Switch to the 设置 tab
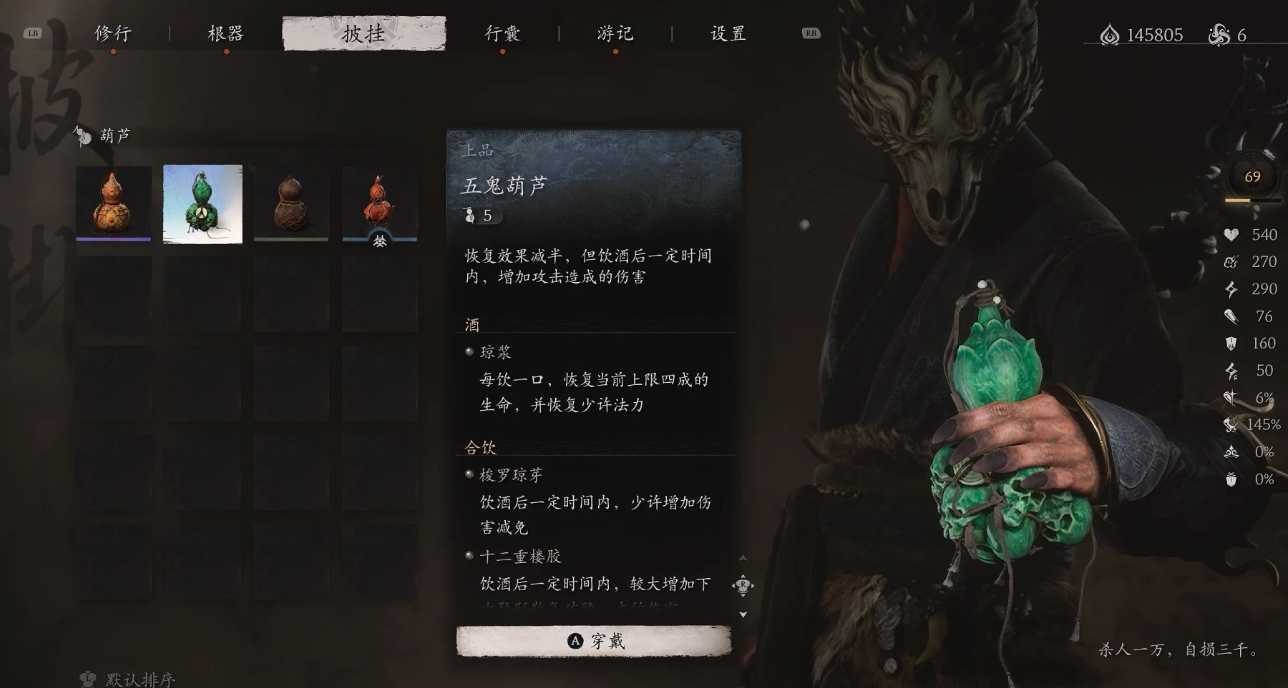The height and width of the screenshot is (688, 1288). (x=728, y=34)
